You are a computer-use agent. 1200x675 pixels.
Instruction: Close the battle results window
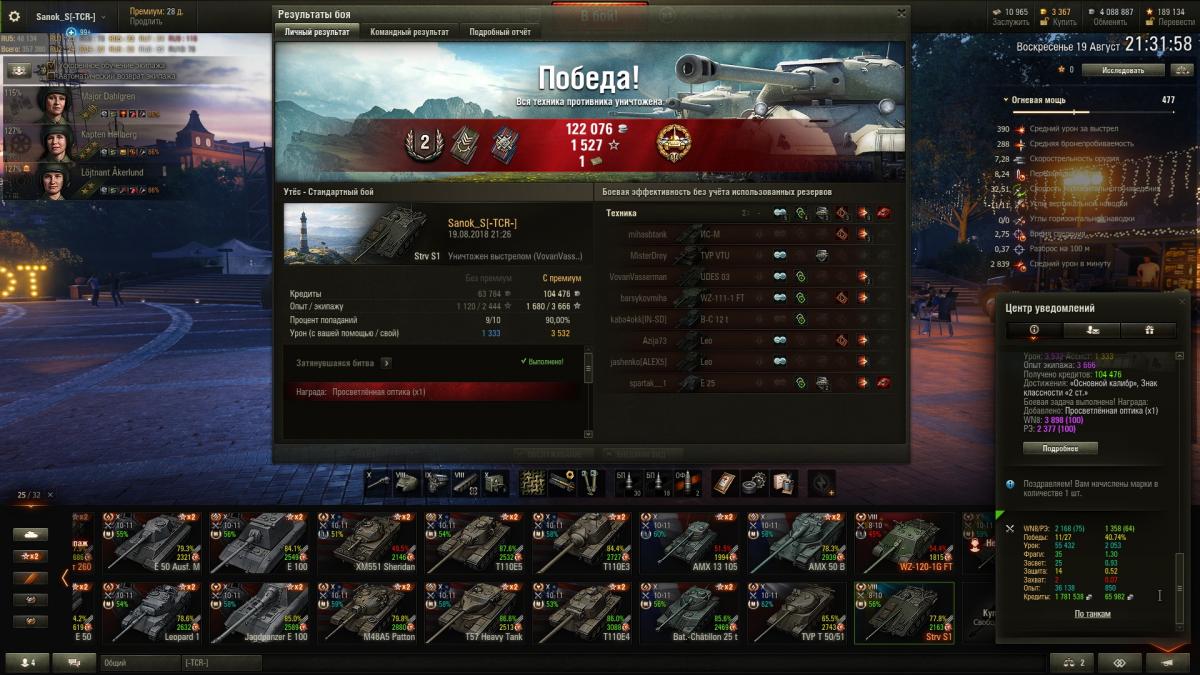(901, 13)
